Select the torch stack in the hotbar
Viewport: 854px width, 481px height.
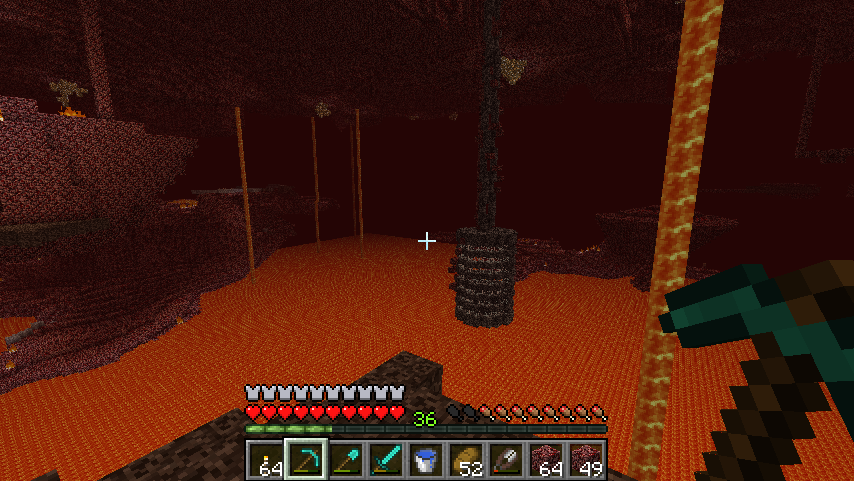pyautogui.click(x=266, y=460)
